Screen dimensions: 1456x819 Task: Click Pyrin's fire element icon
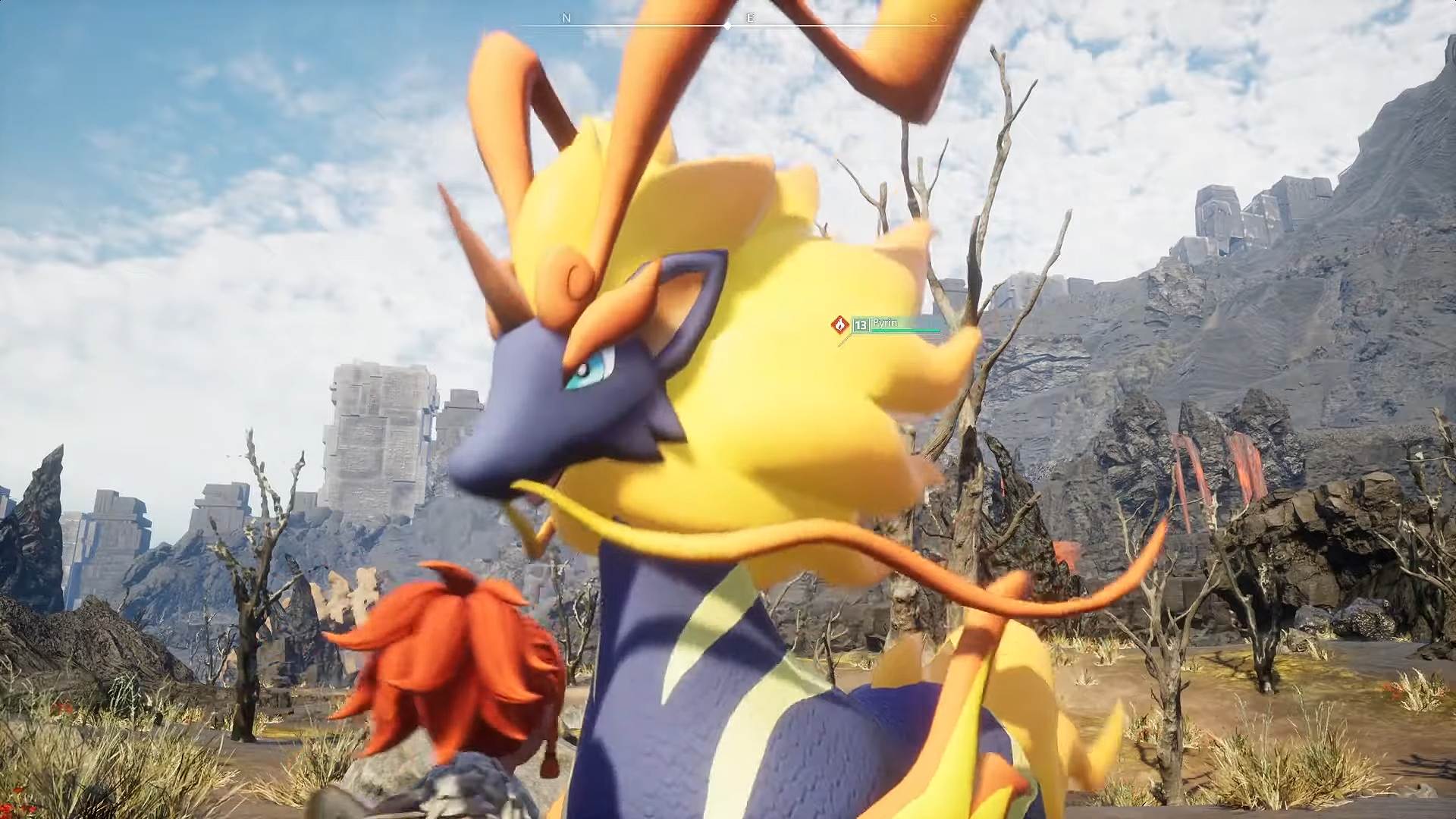click(839, 325)
